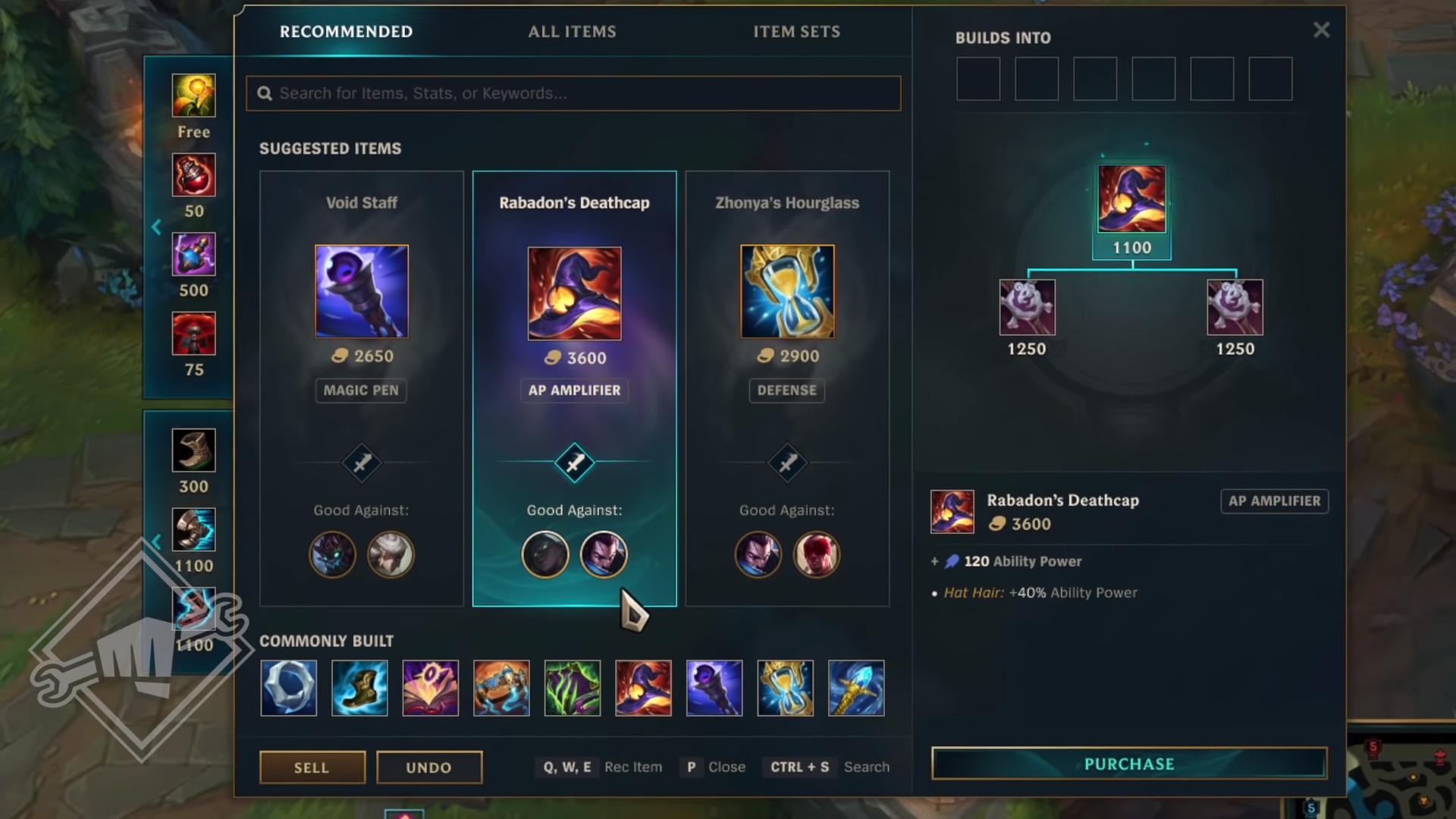Switch to the All Items tab
This screenshot has width=1456, height=819.
(x=572, y=32)
